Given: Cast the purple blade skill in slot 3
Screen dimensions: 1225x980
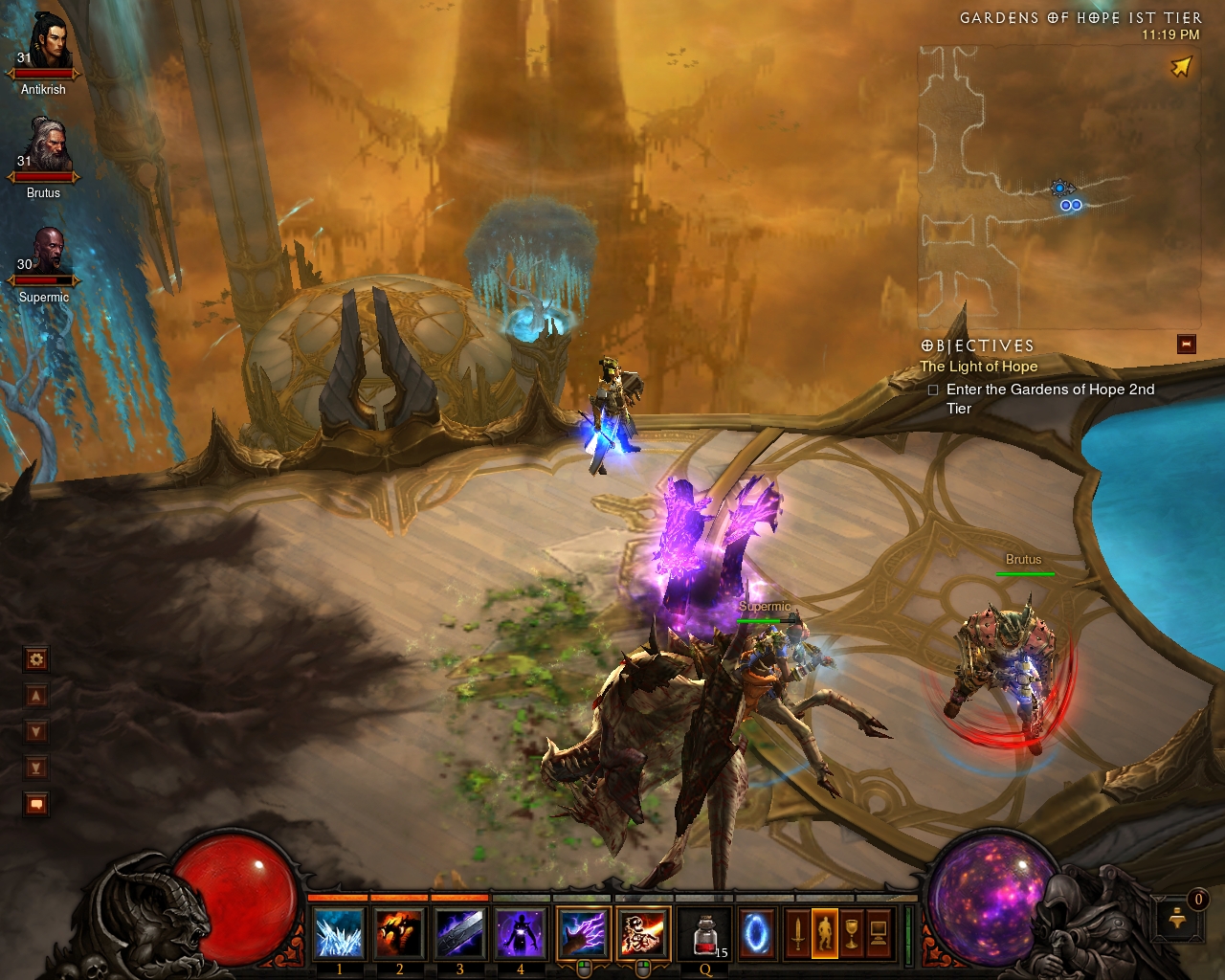Looking at the screenshot, I should [x=460, y=933].
